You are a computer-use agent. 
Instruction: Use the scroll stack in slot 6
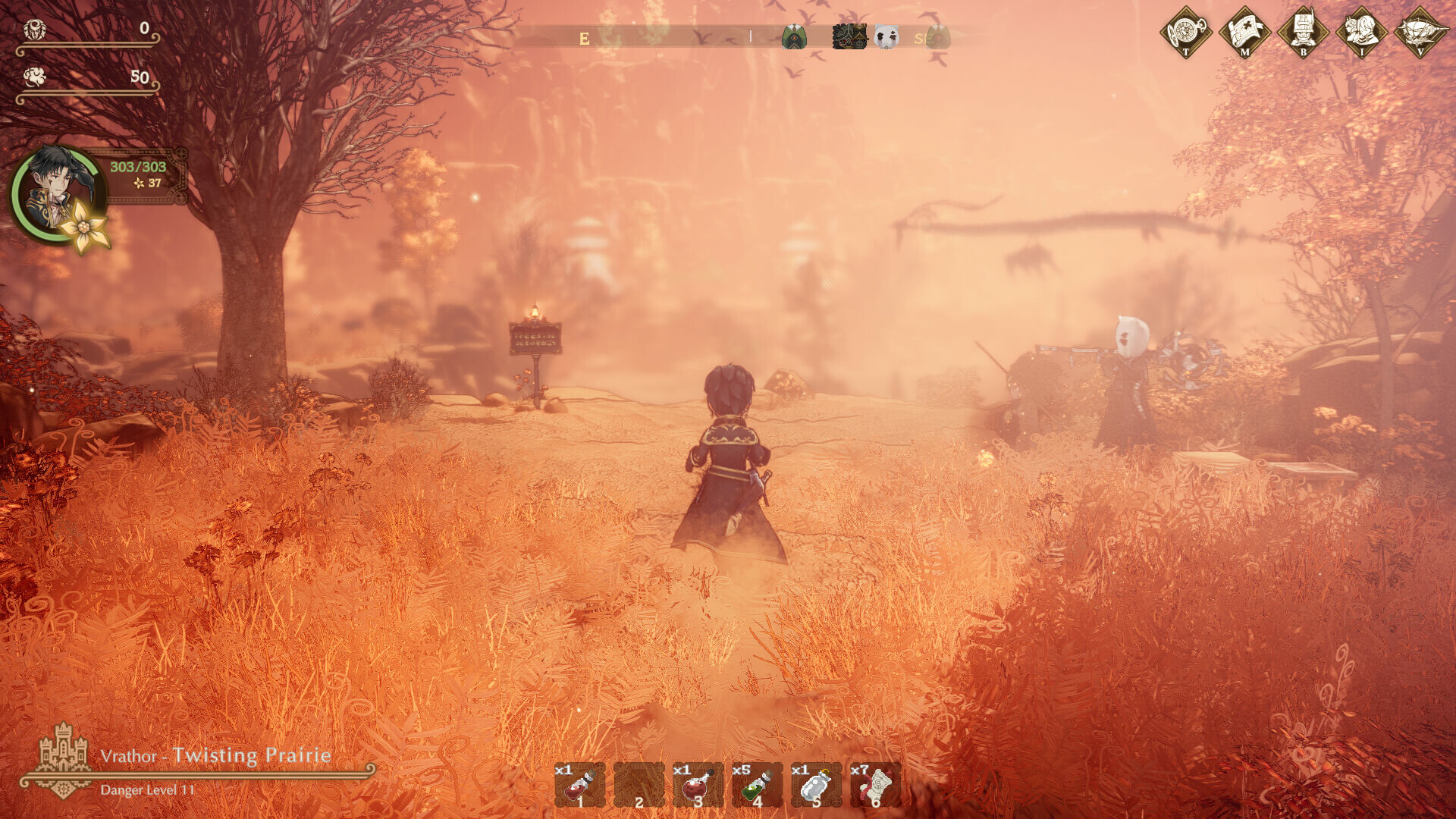coord(875,785)
